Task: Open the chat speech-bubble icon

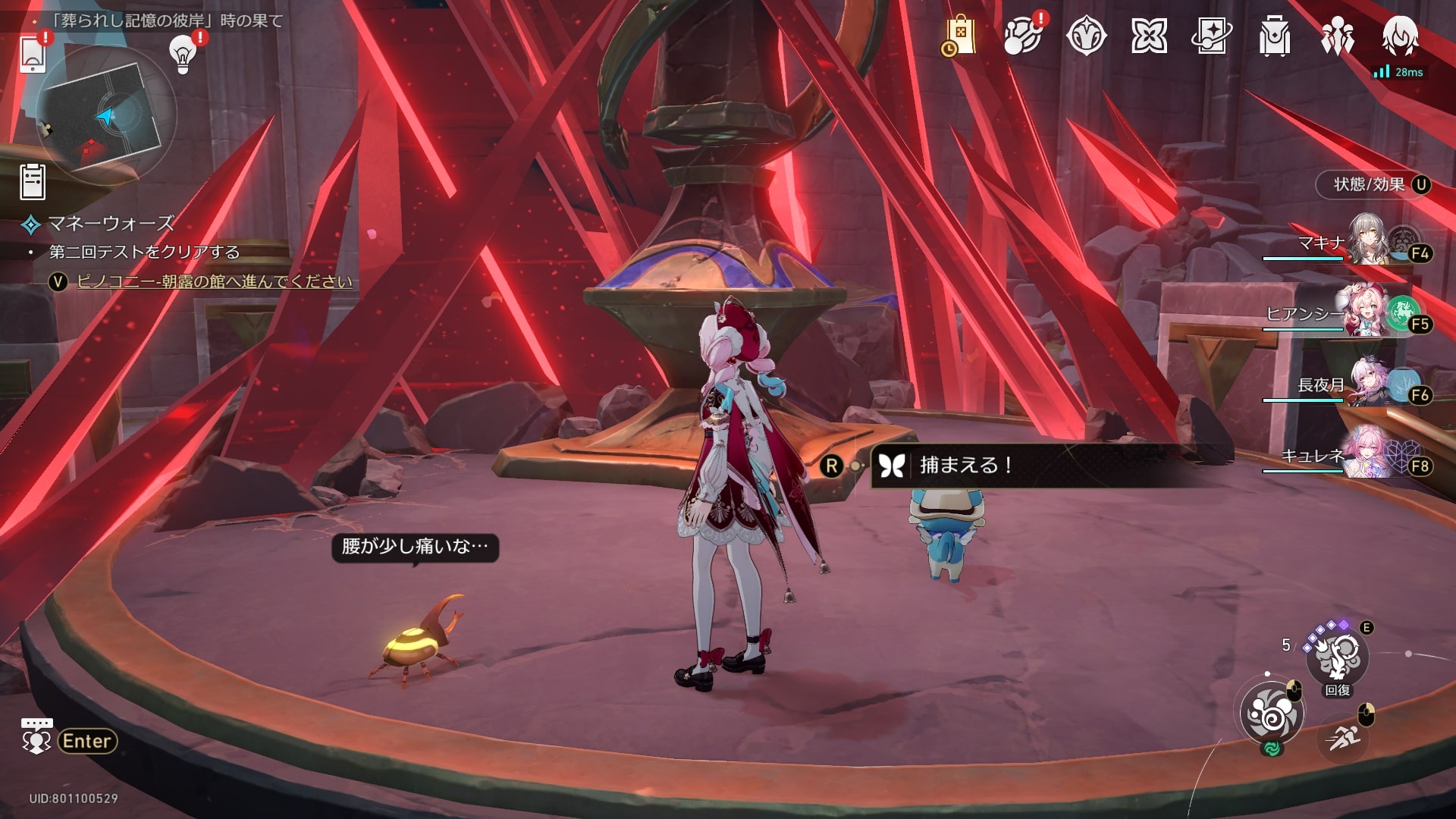Action: pyautogui.click(x=36, y=737)
